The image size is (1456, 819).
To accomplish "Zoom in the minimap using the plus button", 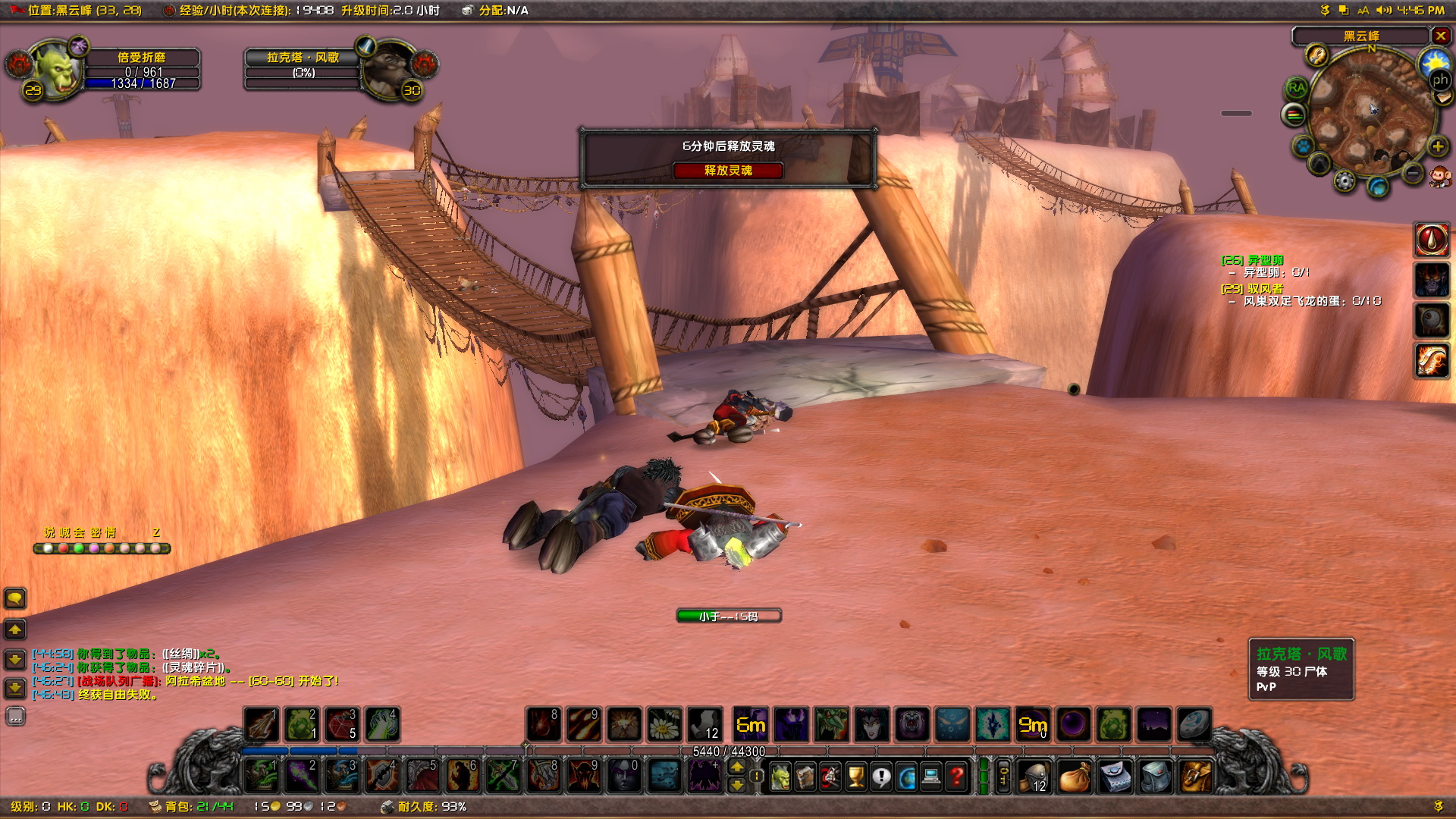I will 1436,147.
